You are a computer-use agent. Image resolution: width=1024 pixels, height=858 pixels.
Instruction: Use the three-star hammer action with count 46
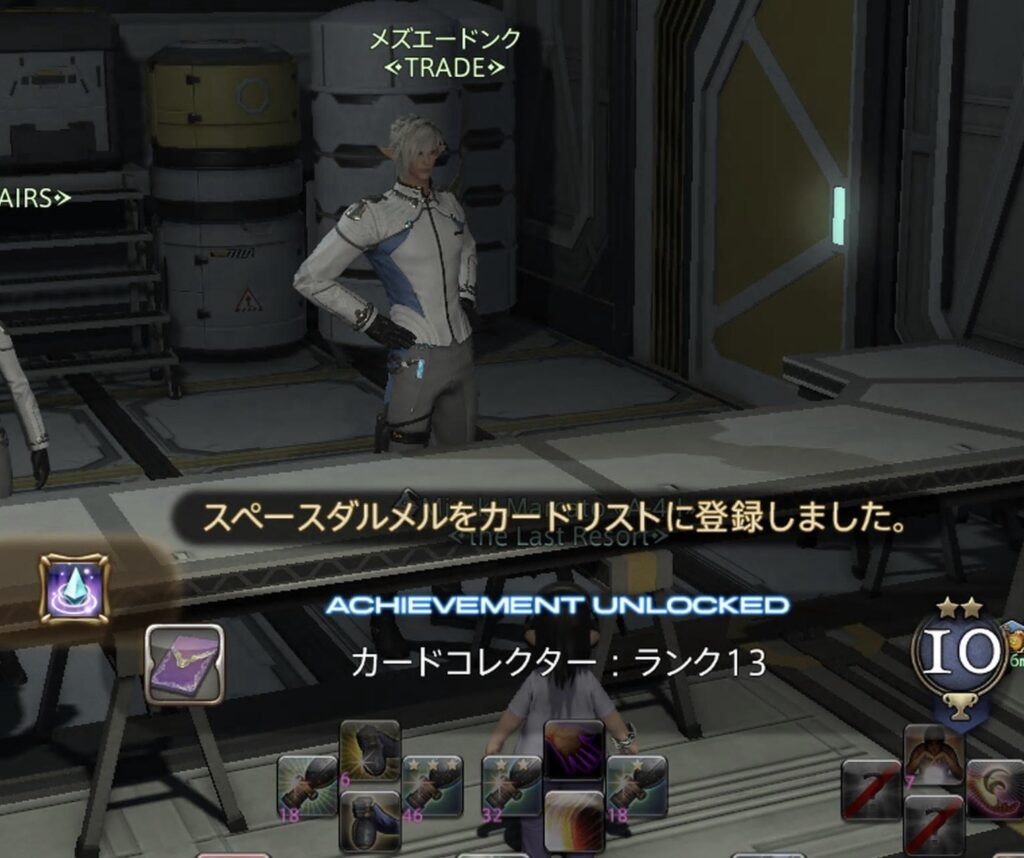point(432,786)
